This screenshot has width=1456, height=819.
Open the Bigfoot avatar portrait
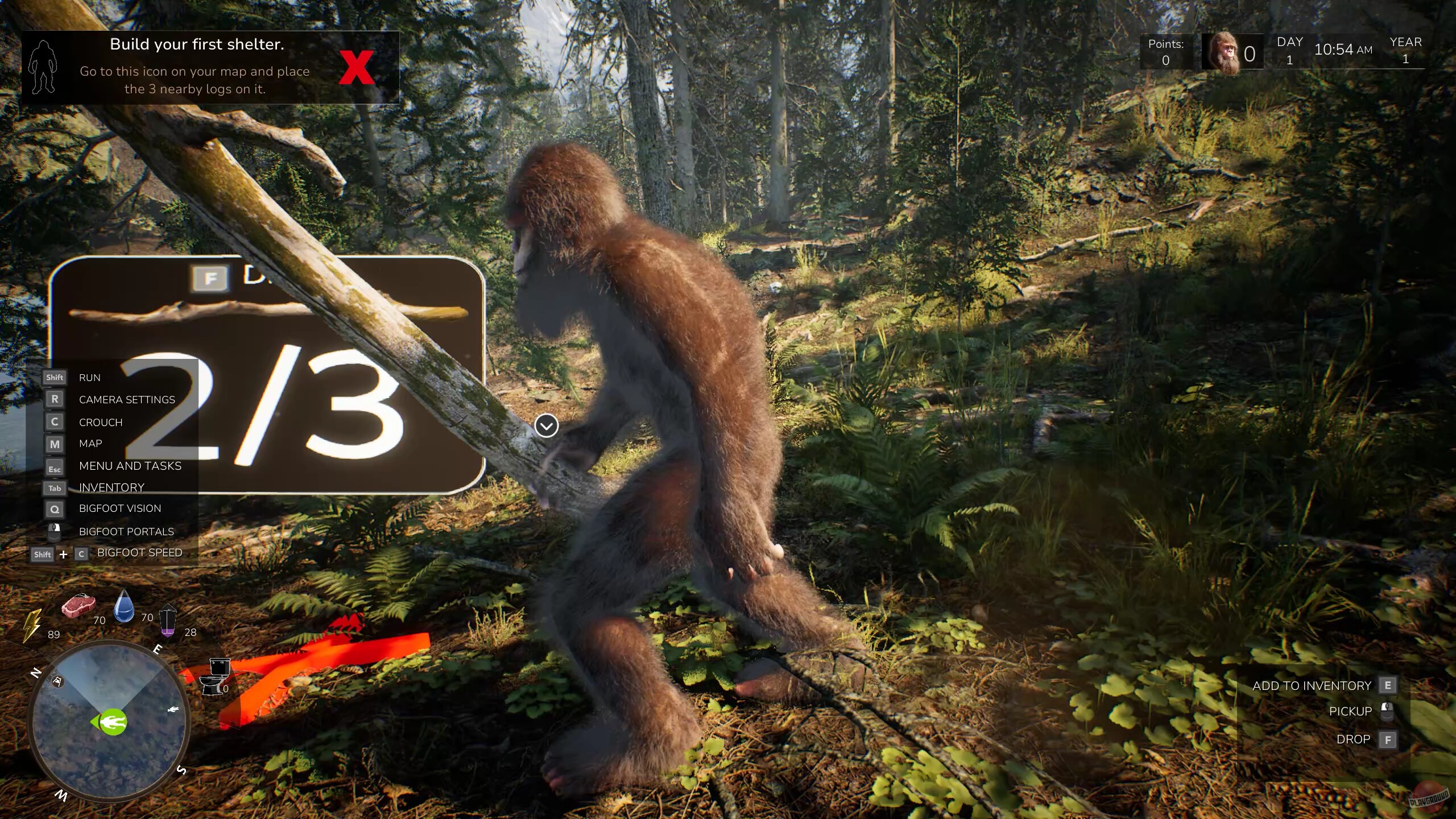[x=1228, y=53]
